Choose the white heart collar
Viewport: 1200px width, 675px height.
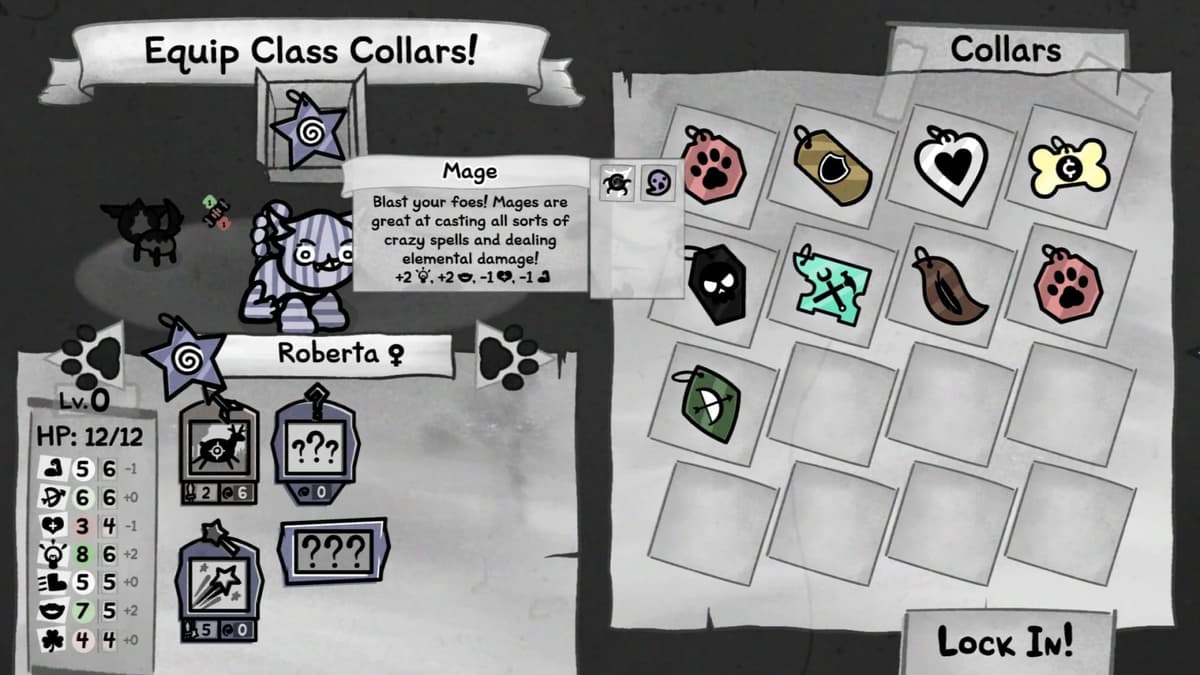coord(951,165)
